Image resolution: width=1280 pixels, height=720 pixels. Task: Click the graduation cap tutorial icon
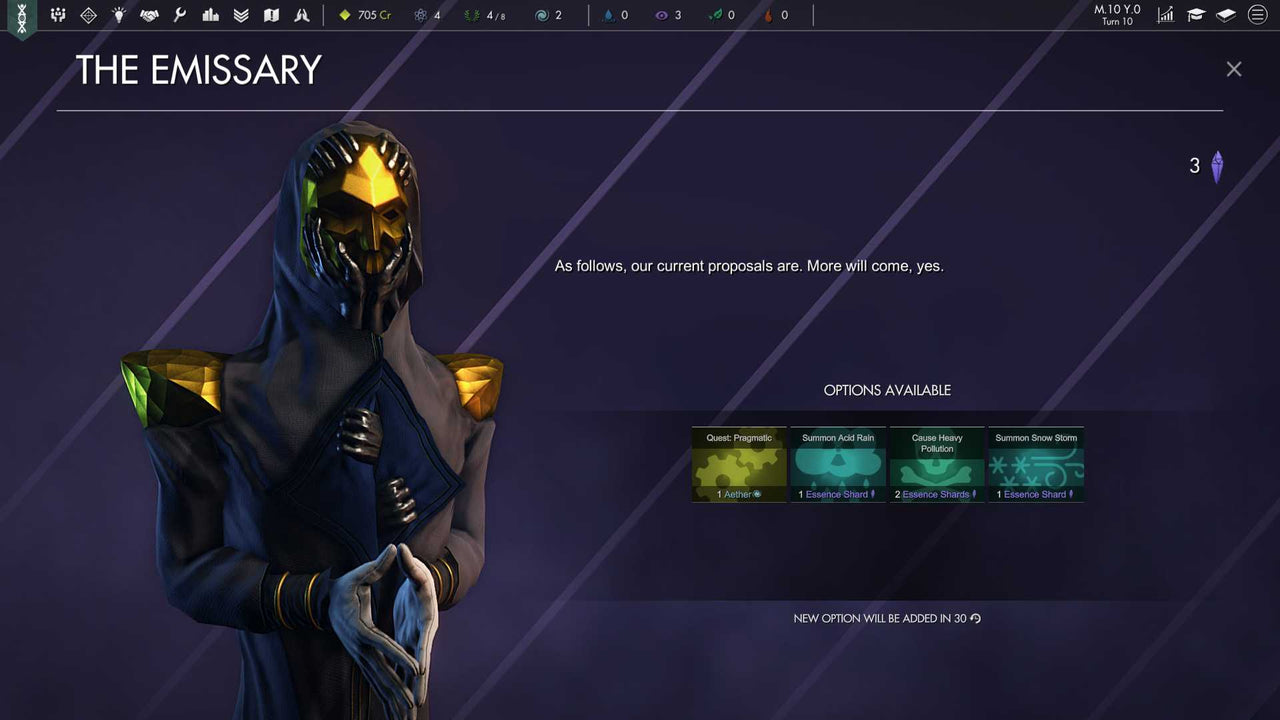[x=1195, y=15]
